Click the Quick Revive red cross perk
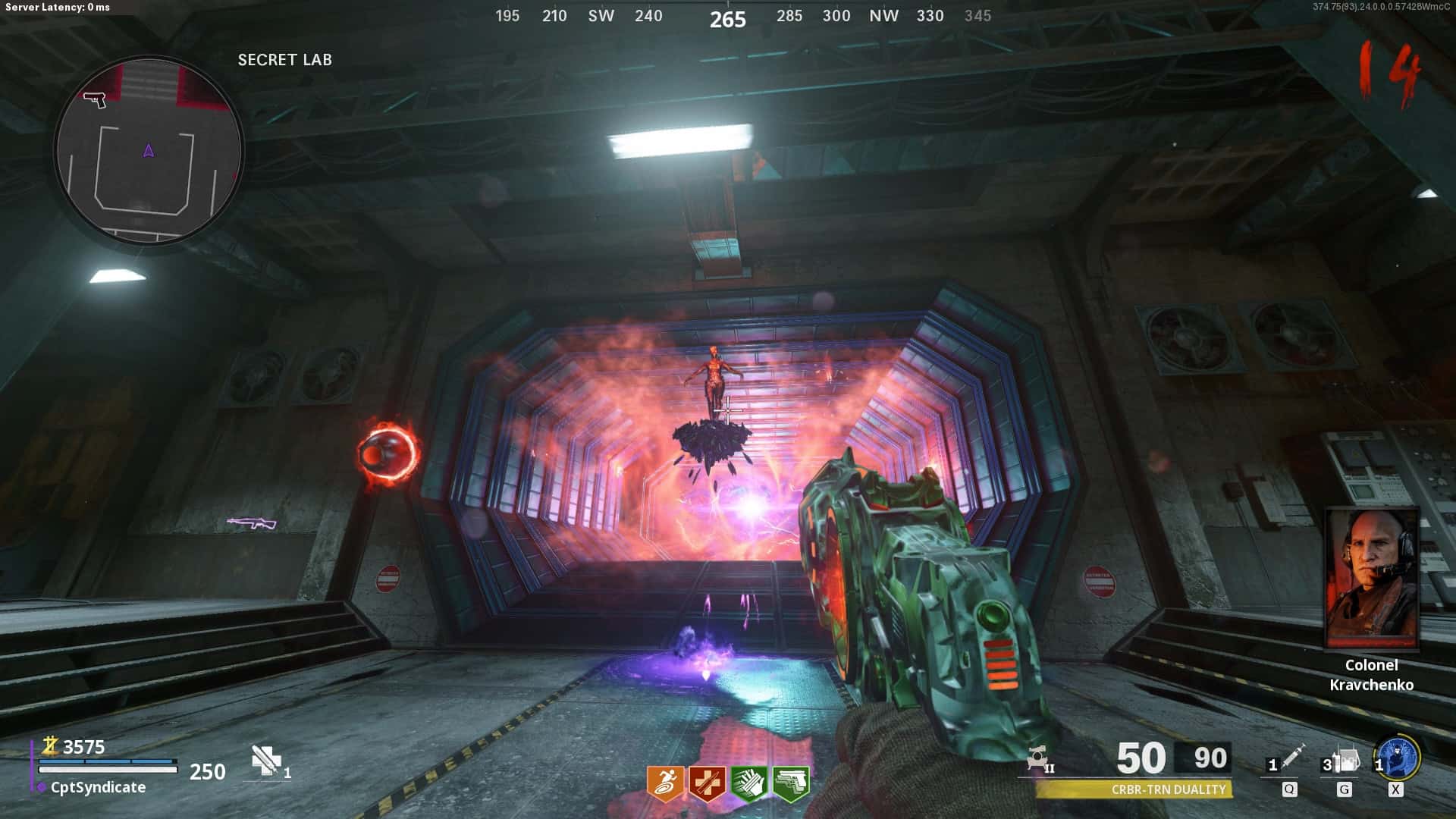The width and height of the screenshot is (1456, 819). (x=707, y=783)
